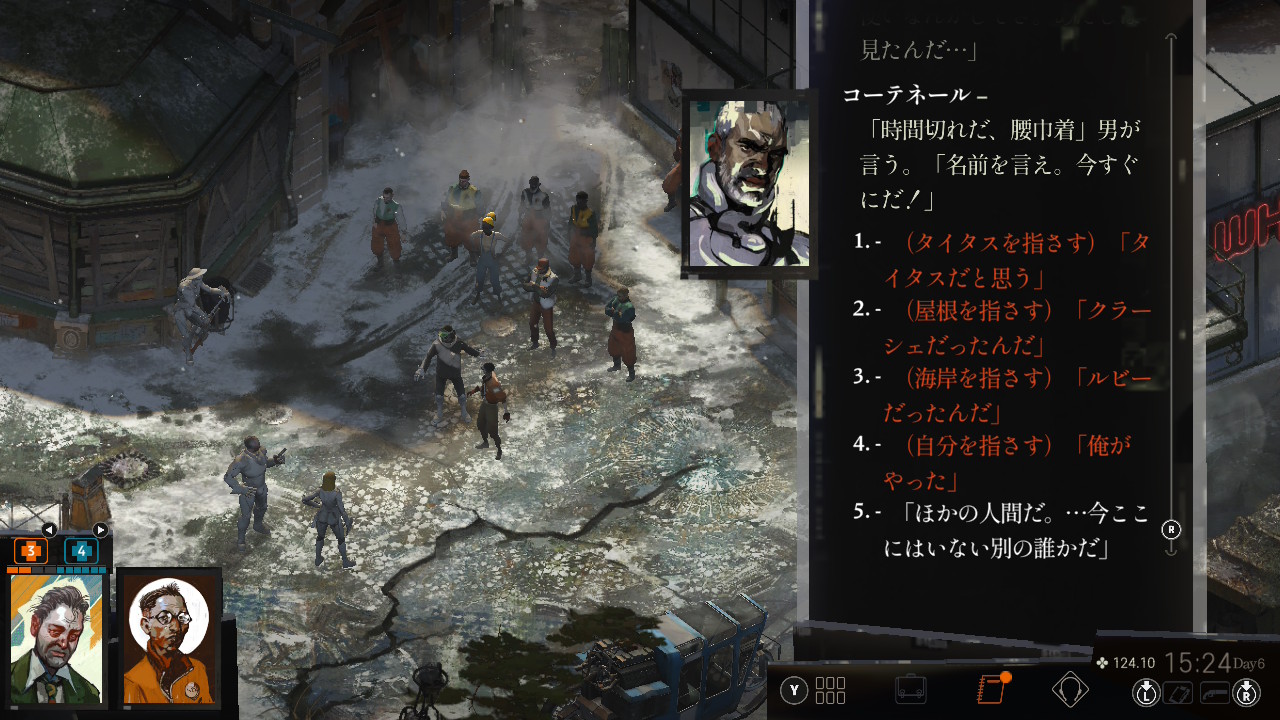Open the six-square grid menu icon
Image resolution: width=1280 pixels, height=720 pixels.
coord(830,690)
